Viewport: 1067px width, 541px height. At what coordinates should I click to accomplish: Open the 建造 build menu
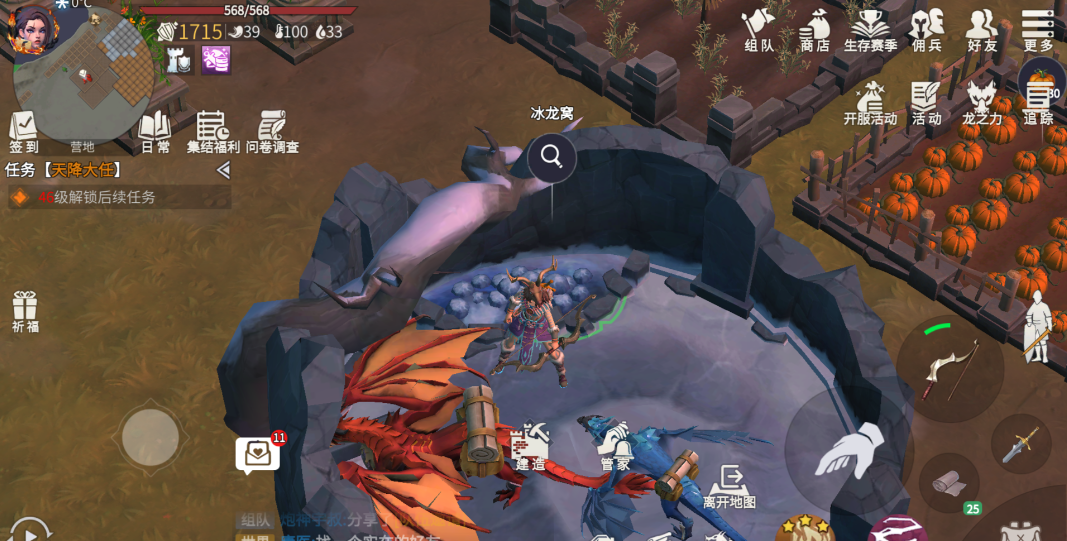coord(530,446)
